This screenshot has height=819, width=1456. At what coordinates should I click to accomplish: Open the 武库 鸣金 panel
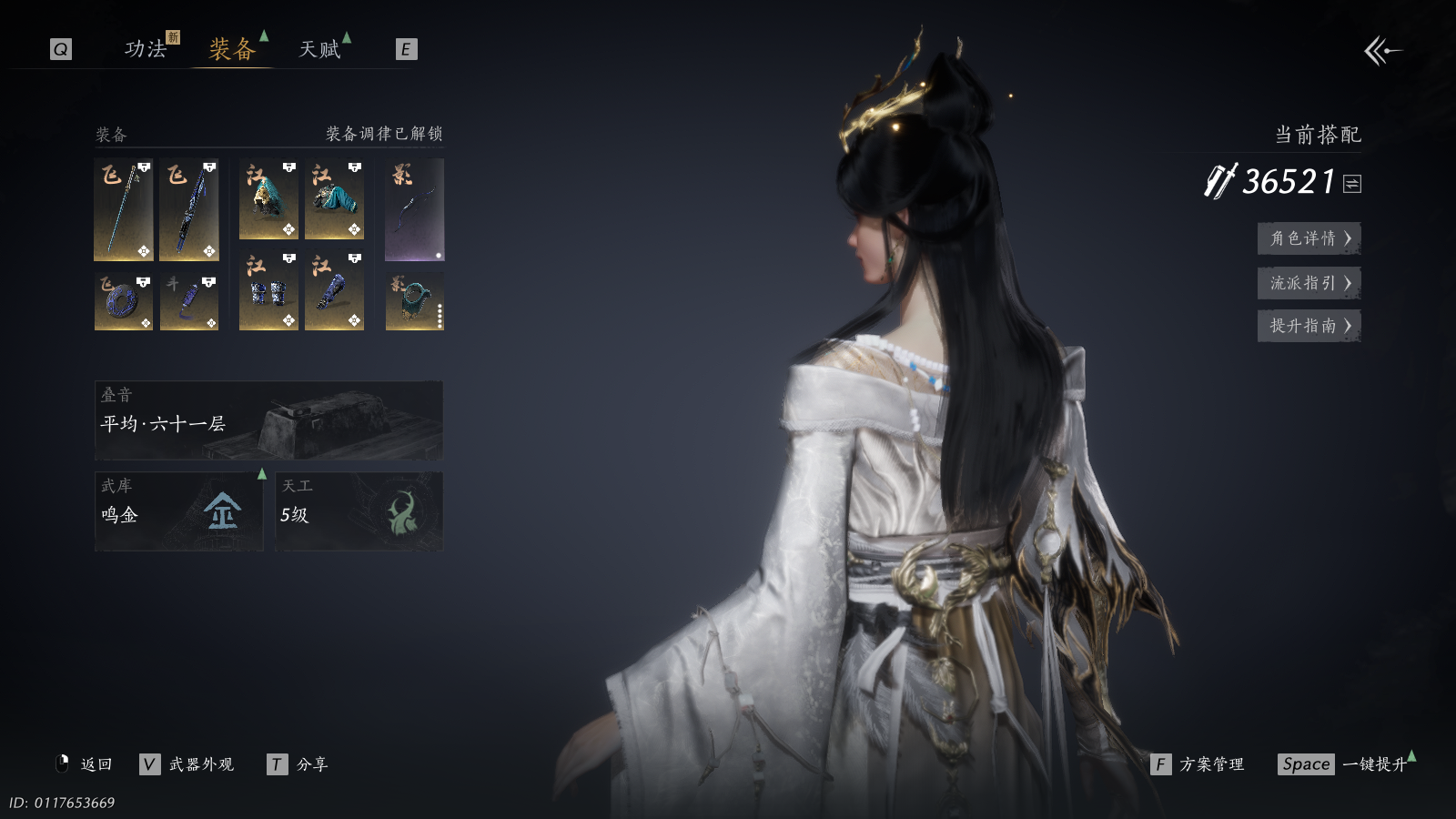point(179,511)
